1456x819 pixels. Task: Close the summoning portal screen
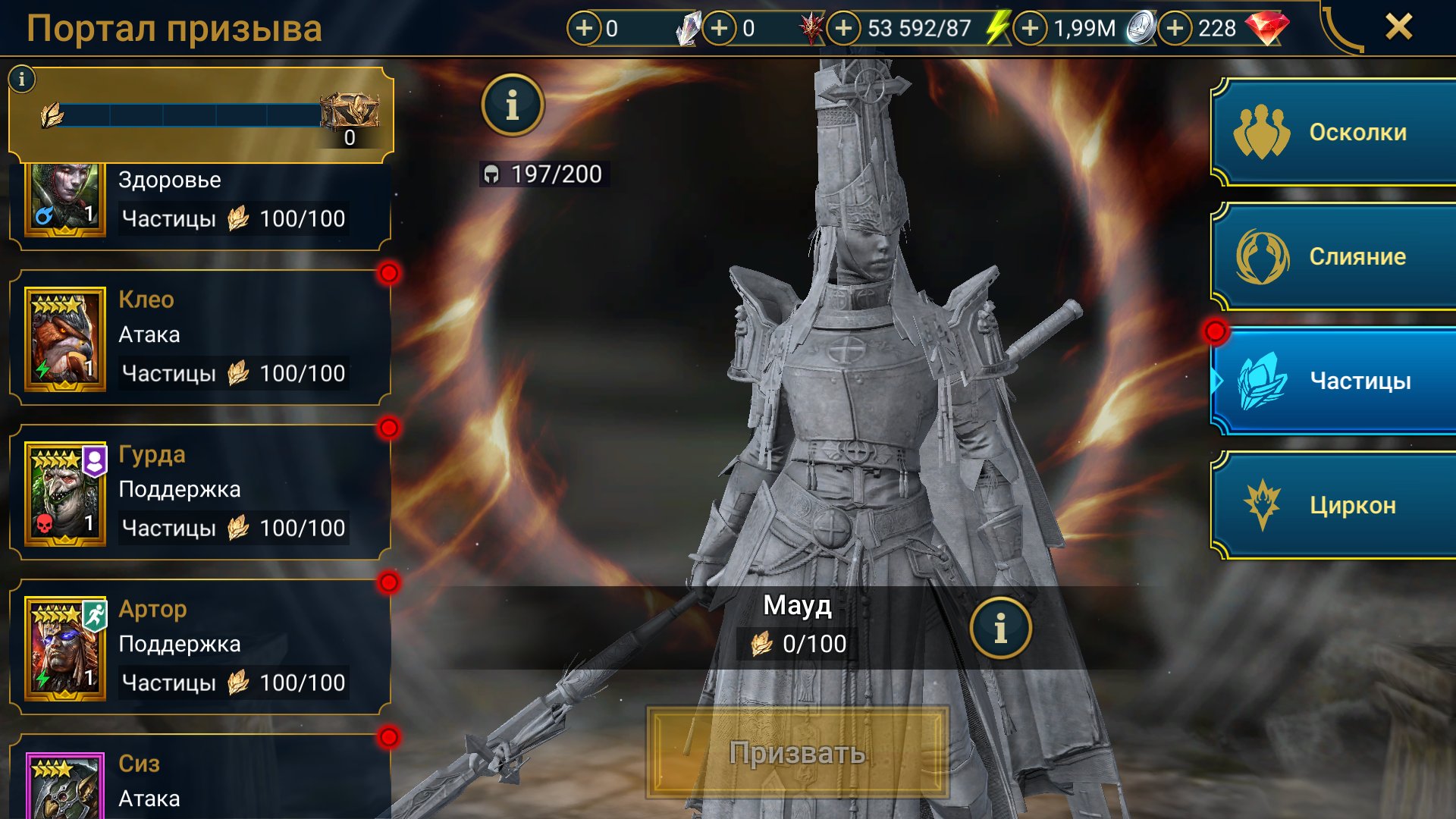click(1398, 27)
